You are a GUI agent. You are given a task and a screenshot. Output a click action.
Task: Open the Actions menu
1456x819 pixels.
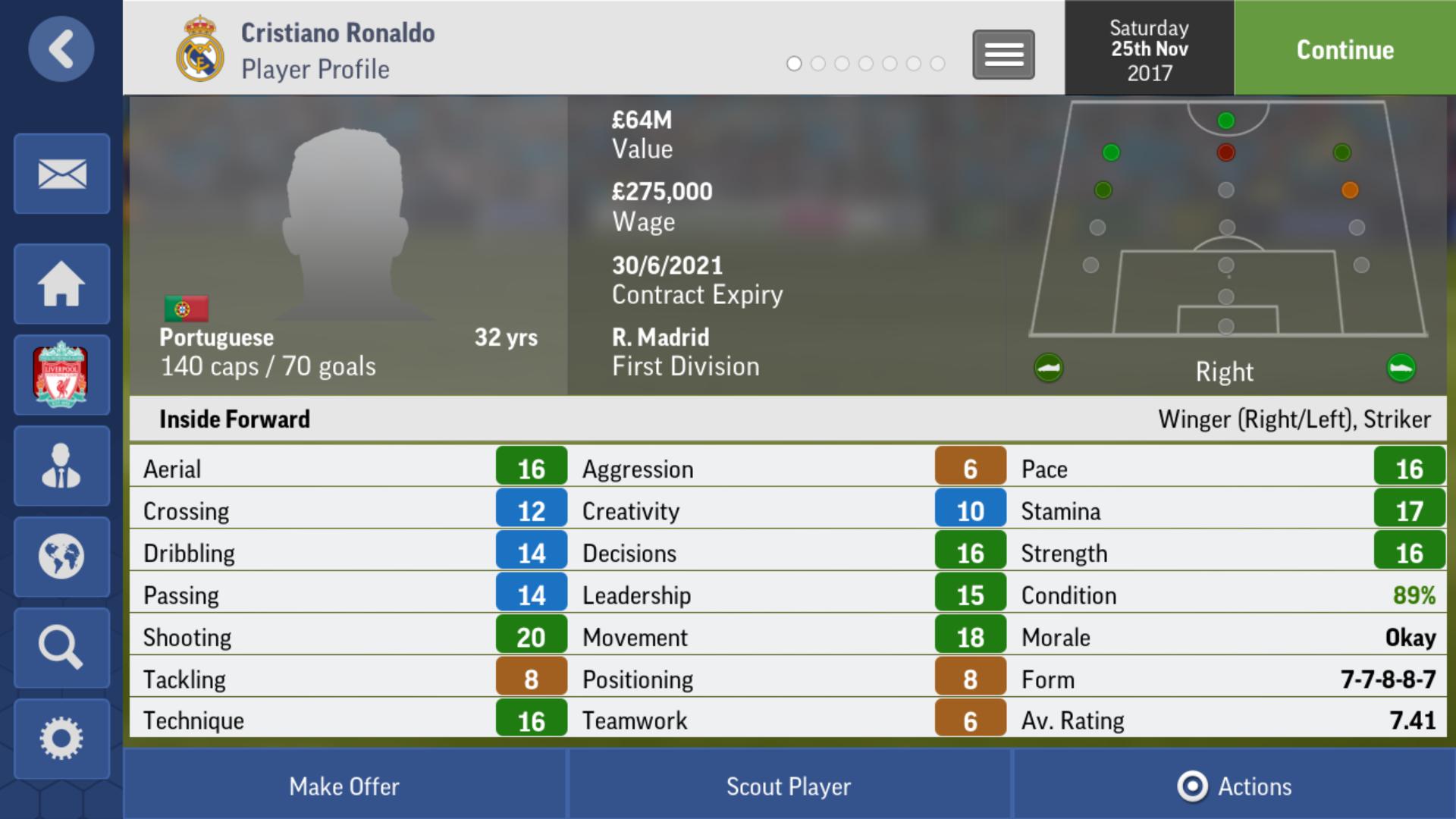click(x=1235, y=786)
